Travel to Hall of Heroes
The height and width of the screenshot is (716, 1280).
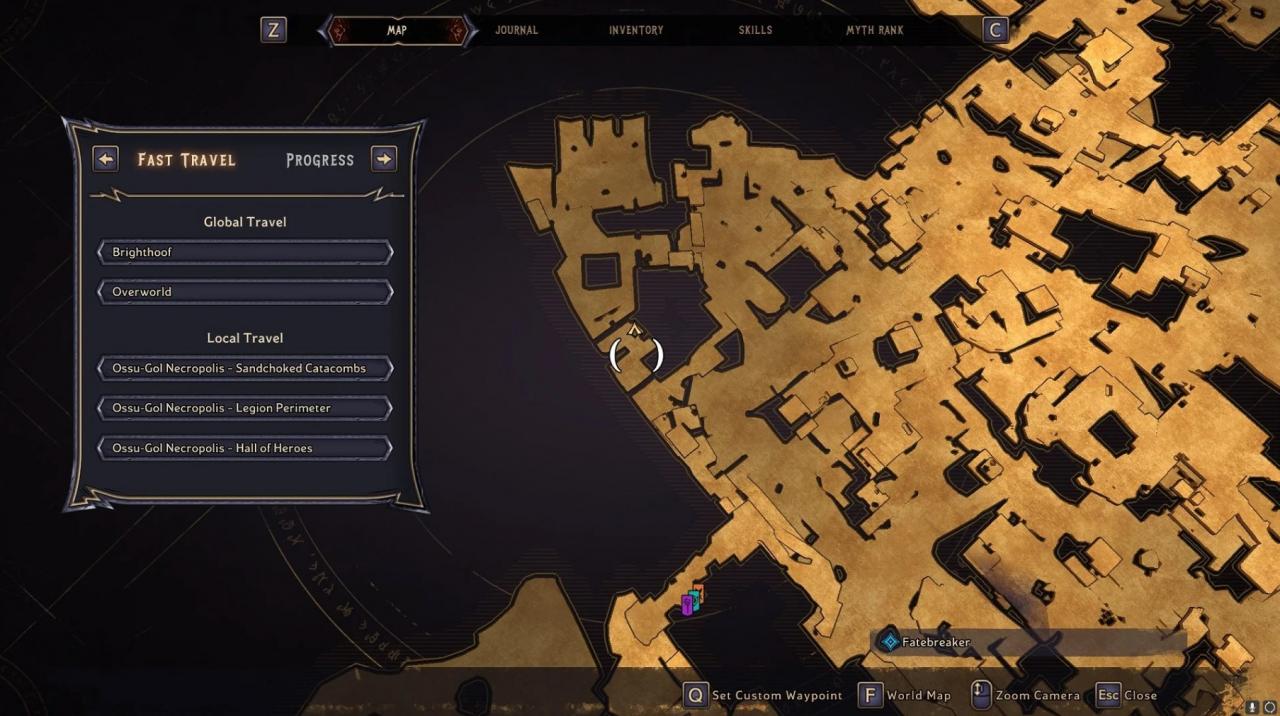coord(245,448)
